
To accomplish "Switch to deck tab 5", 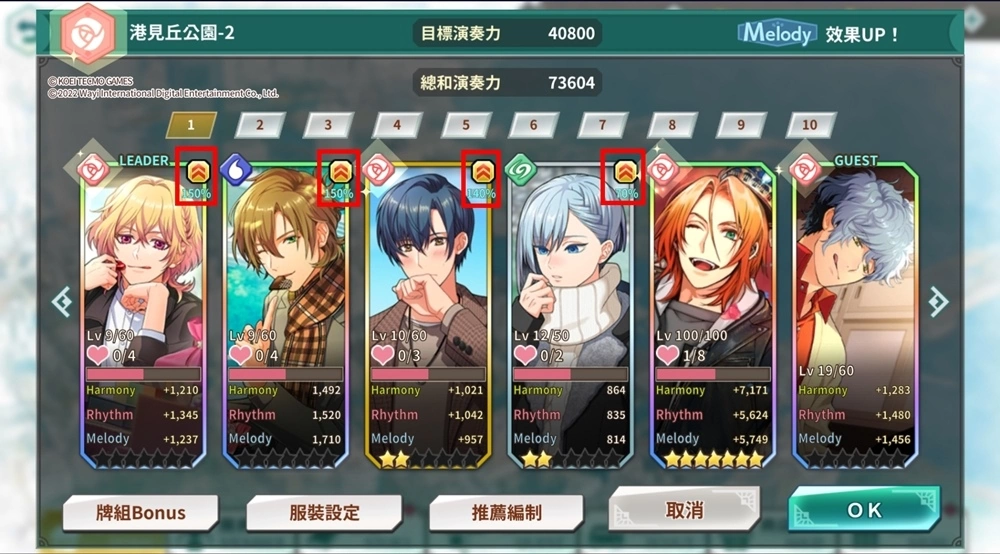I will [465, 125].
